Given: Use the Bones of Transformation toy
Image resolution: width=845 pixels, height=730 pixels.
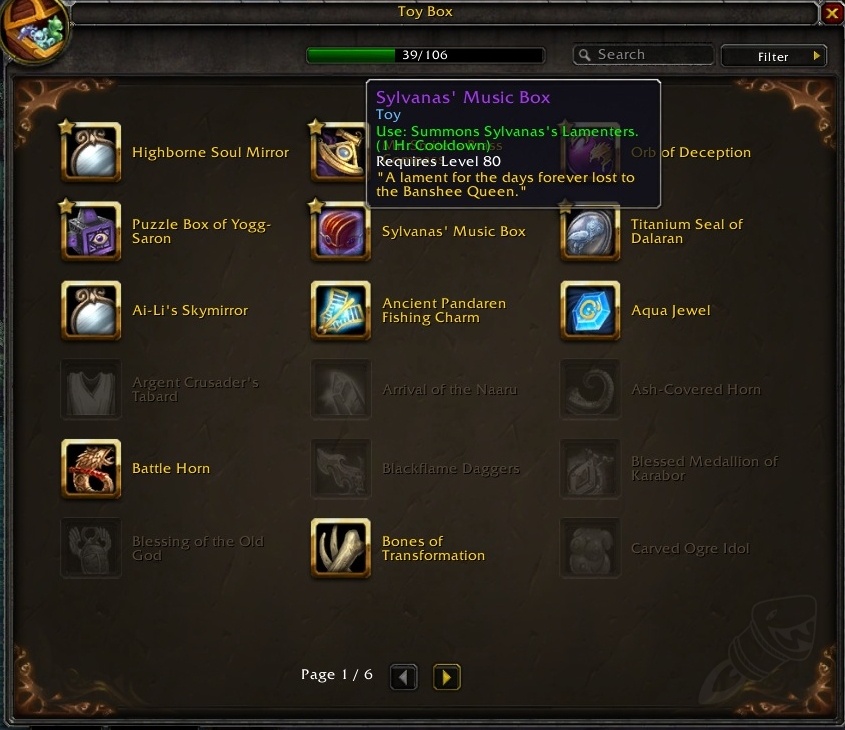Looking at the screenshot, I should (341, 548).
